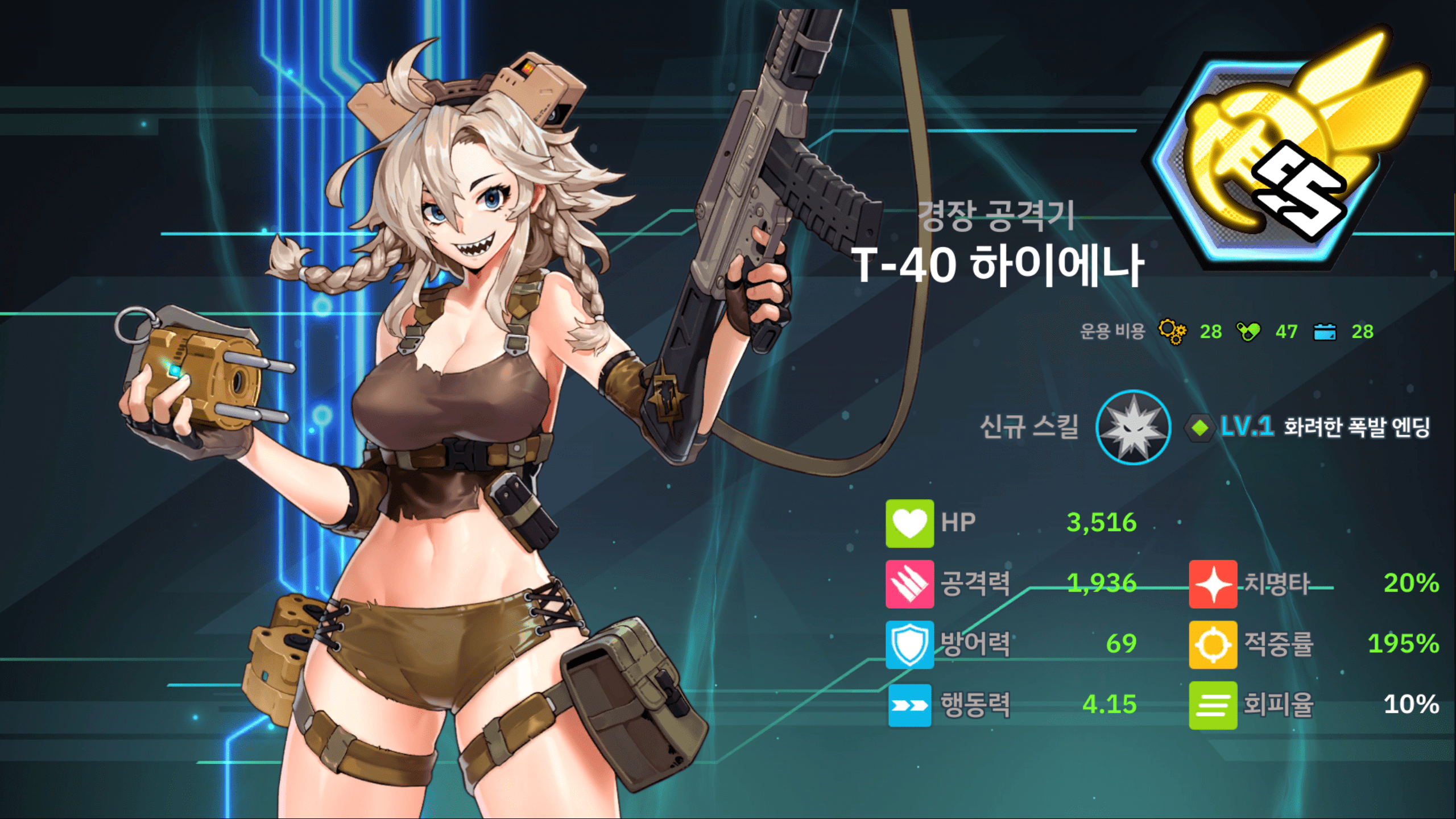
Task: Click the red critical star icon
Action: point(1213,584)
